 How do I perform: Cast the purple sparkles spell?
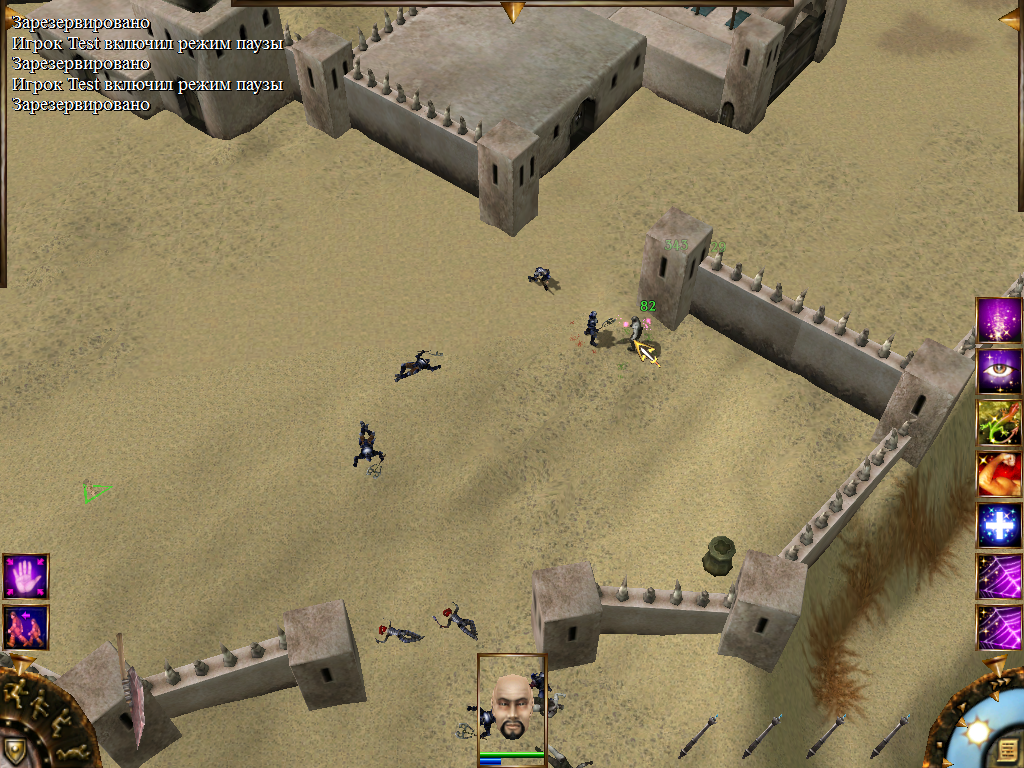point(999,320)
